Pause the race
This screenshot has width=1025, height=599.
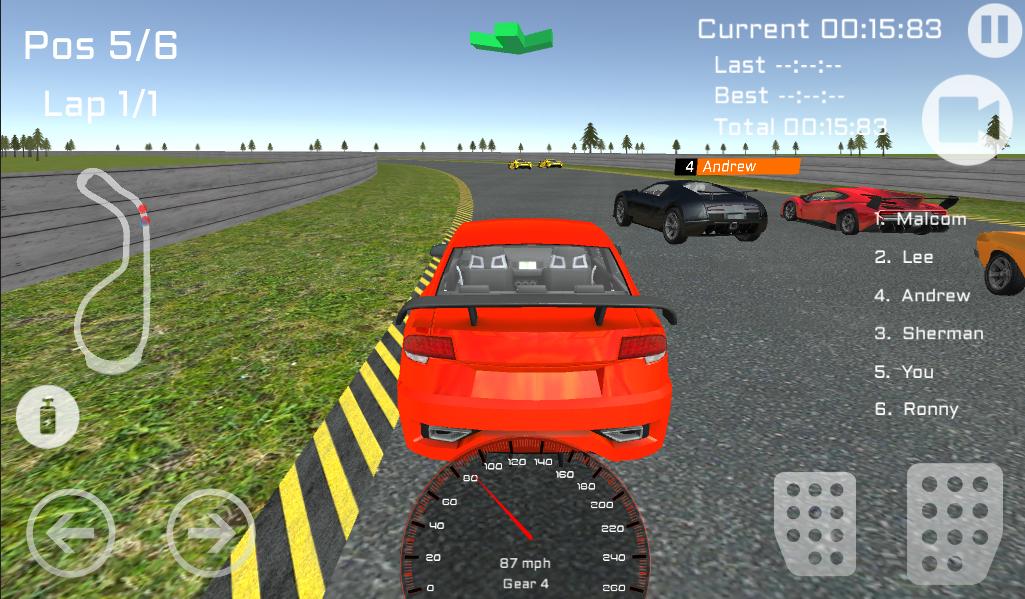click(x=994, y=29)
